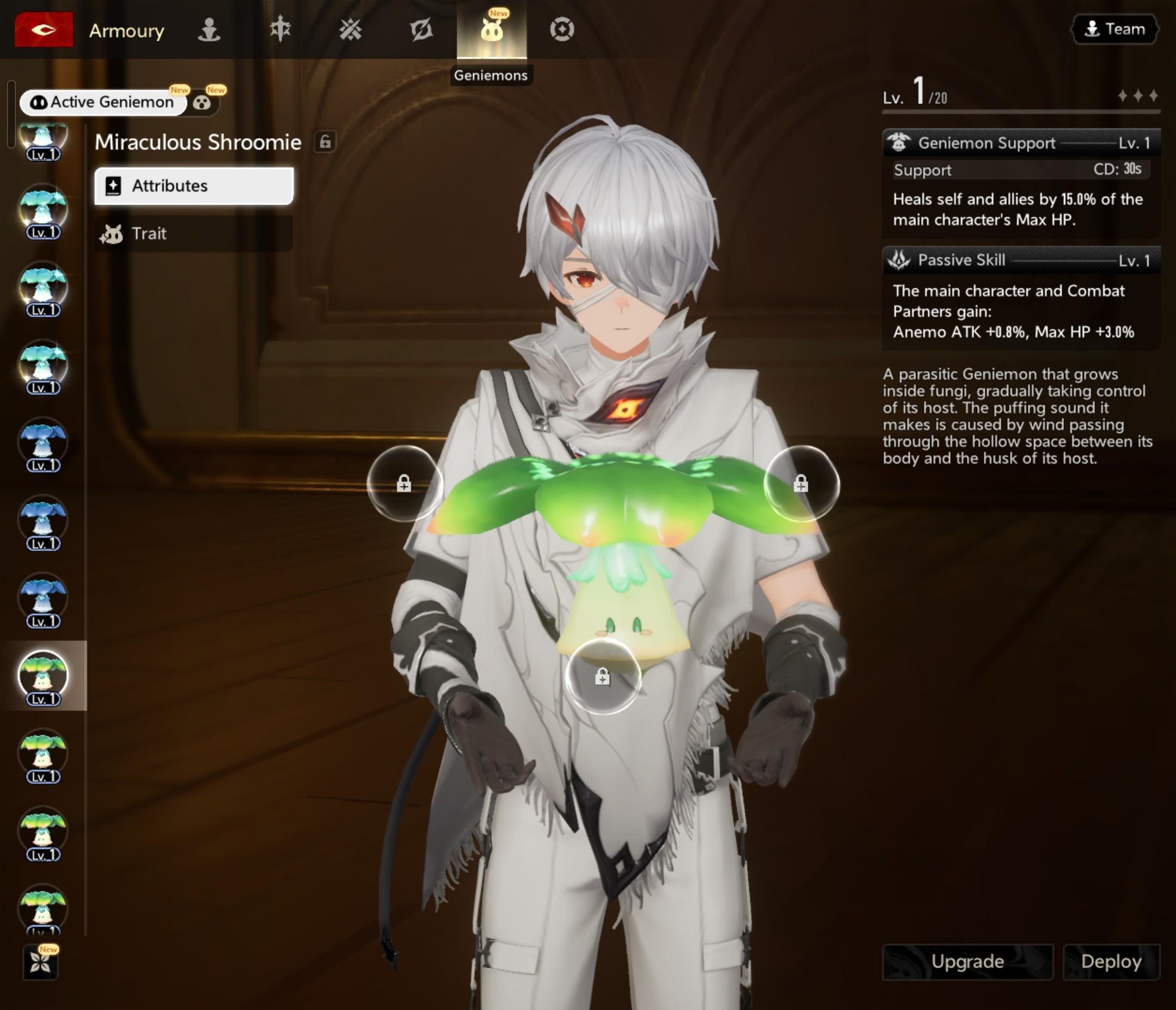
Task: Click the locked slot below the Geniemon
Action: tap(603, 676)
